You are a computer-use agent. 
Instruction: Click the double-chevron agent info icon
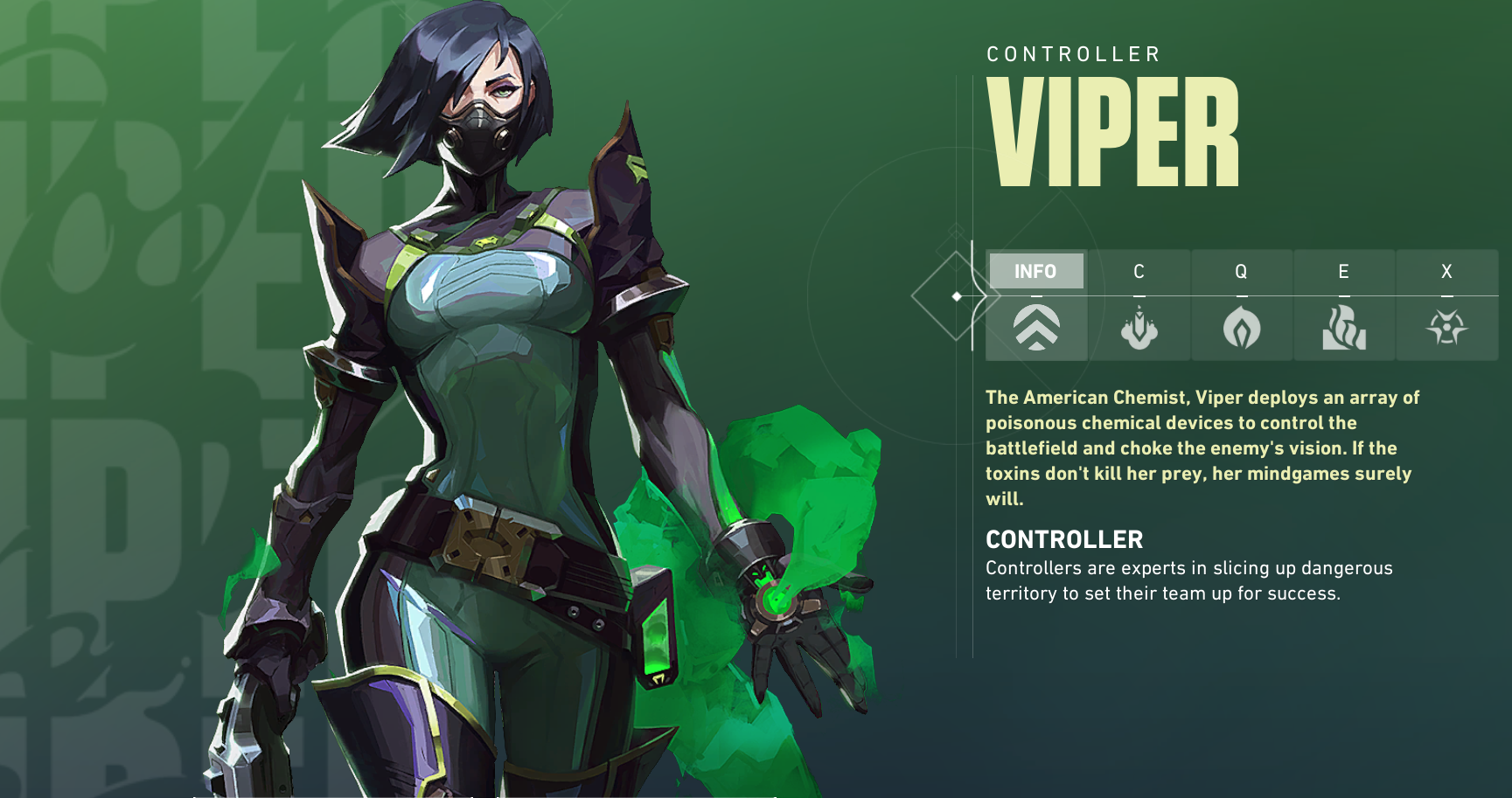1036,329
